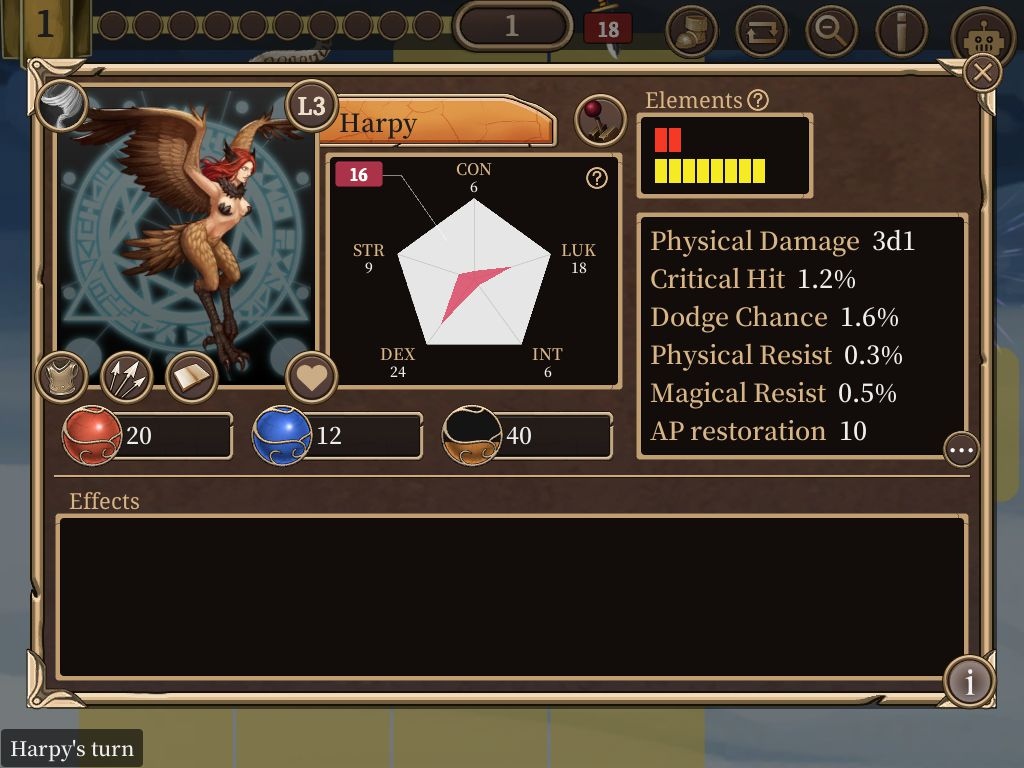Screen dimensions: 1024x768
Task: Open the top toolbar info button
Action: tap(900, 31)
